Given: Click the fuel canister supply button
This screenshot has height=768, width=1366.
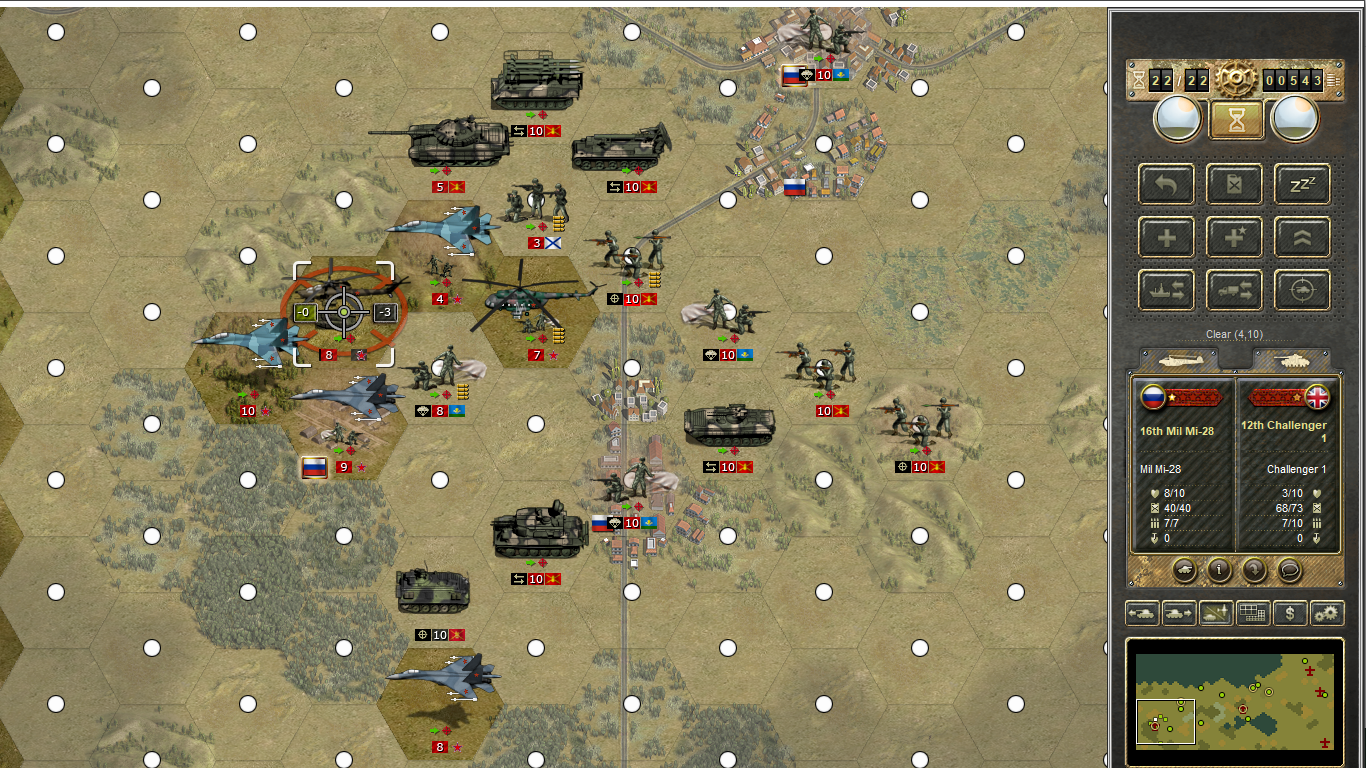Looking at the screenshot, I should pyautogui.click(x=1234, y=184).
